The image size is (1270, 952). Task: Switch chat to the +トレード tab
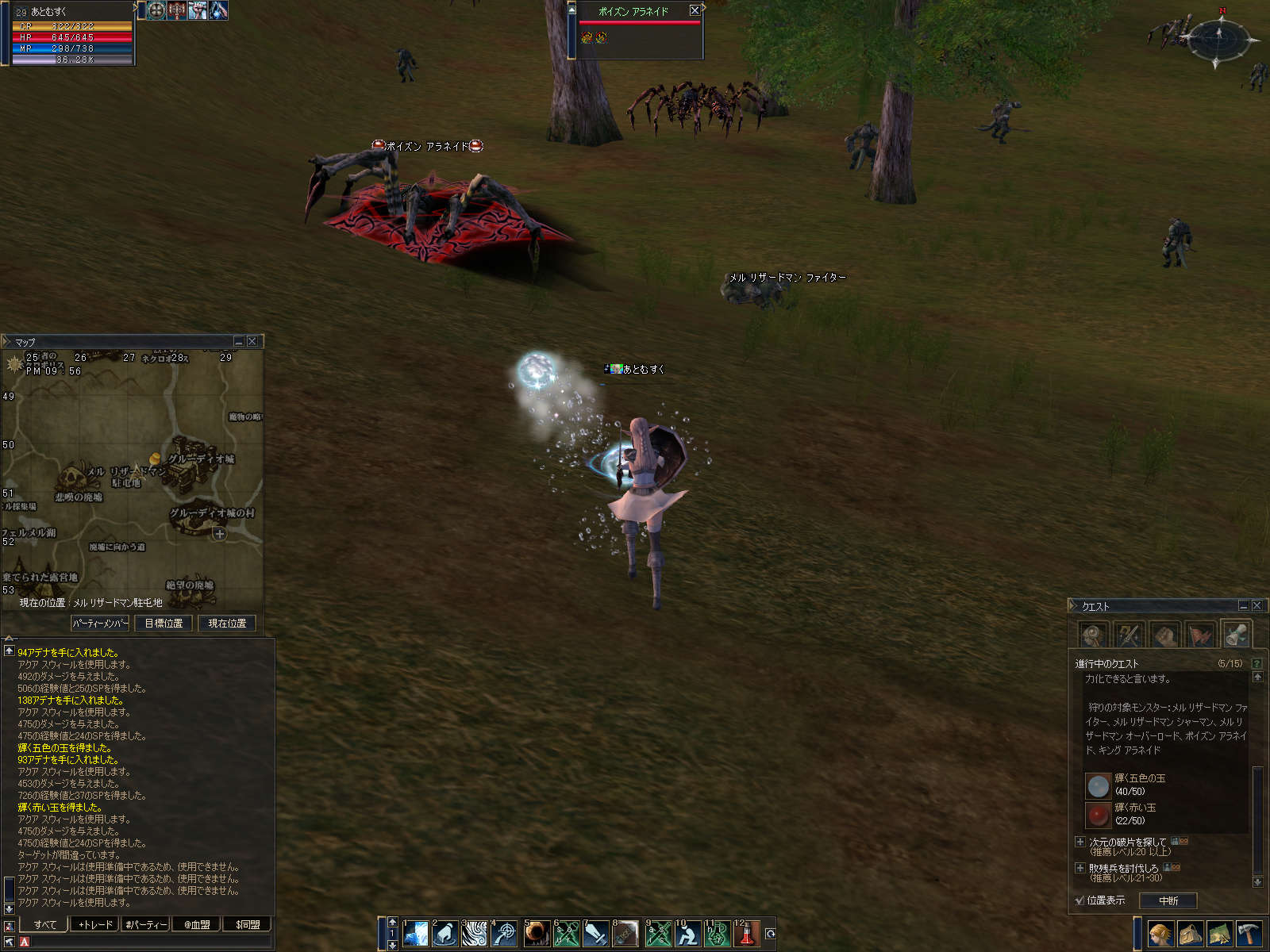point(95,924)
